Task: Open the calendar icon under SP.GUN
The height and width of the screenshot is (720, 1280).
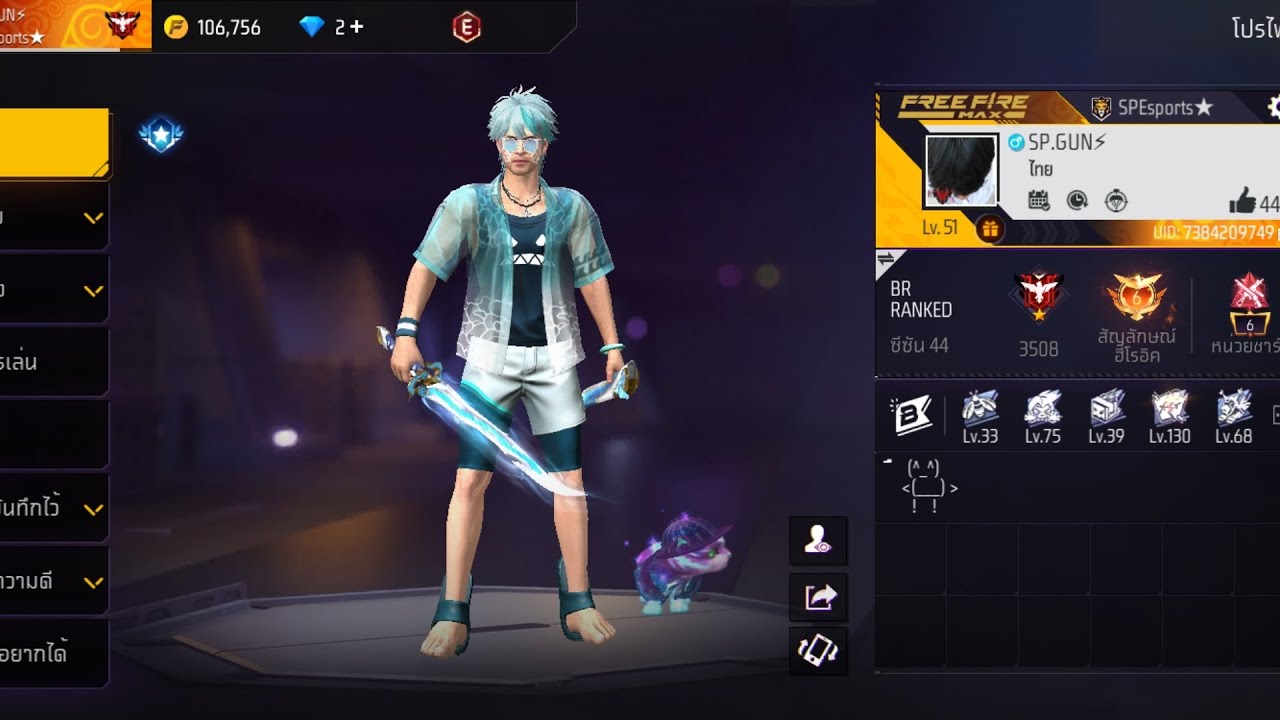Action: (x=1039, y=201)
